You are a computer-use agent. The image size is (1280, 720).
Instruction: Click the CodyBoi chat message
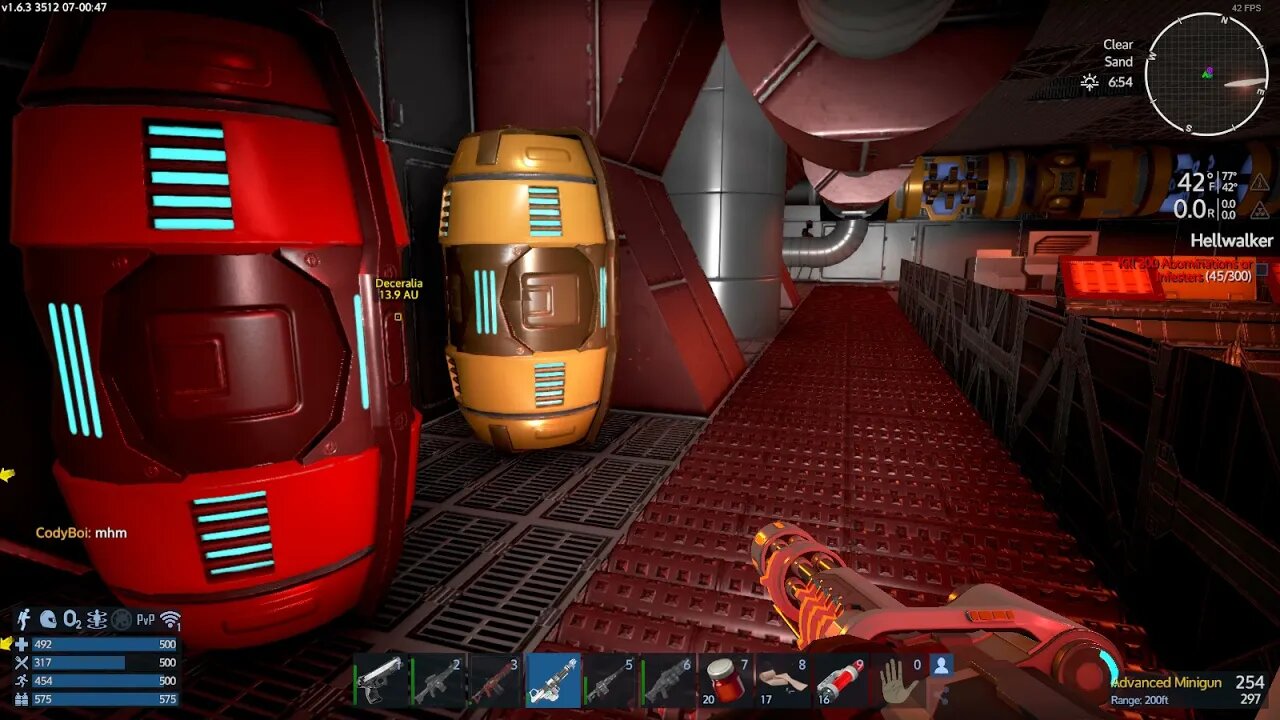(x=81, y=533)
